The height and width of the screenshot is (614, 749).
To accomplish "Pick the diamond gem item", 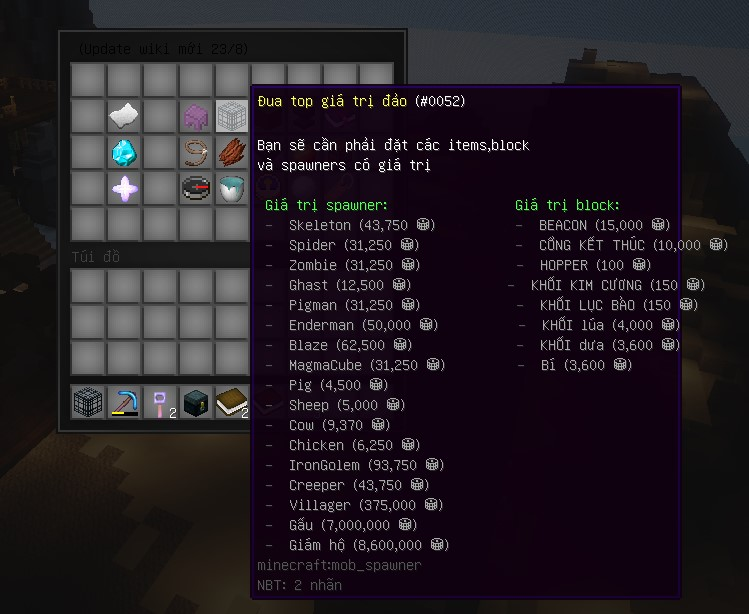I will coord(124,152).
